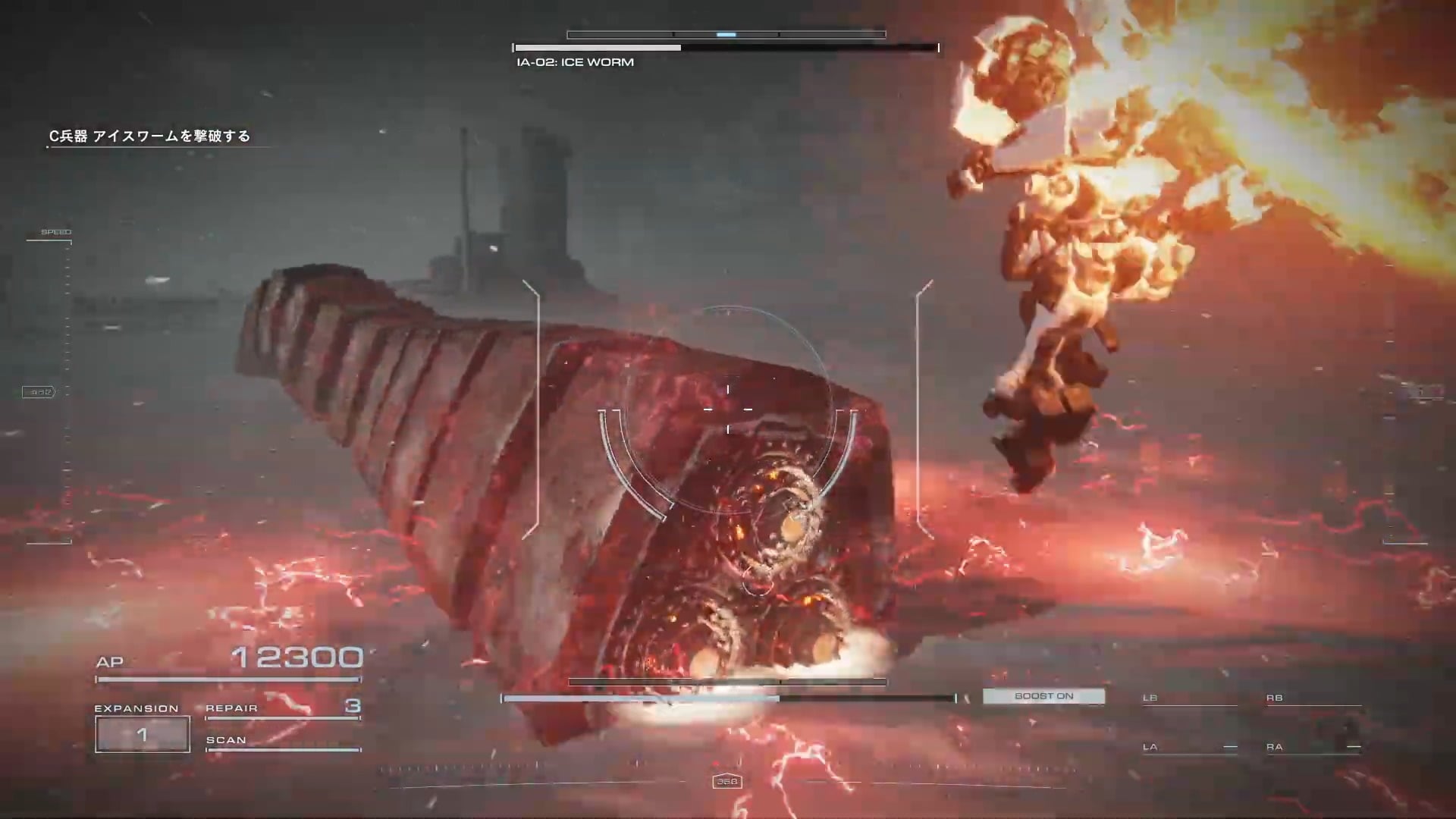Select the RB weapon slot
Screen dimensions: 1456x819
coord(1313,698)
